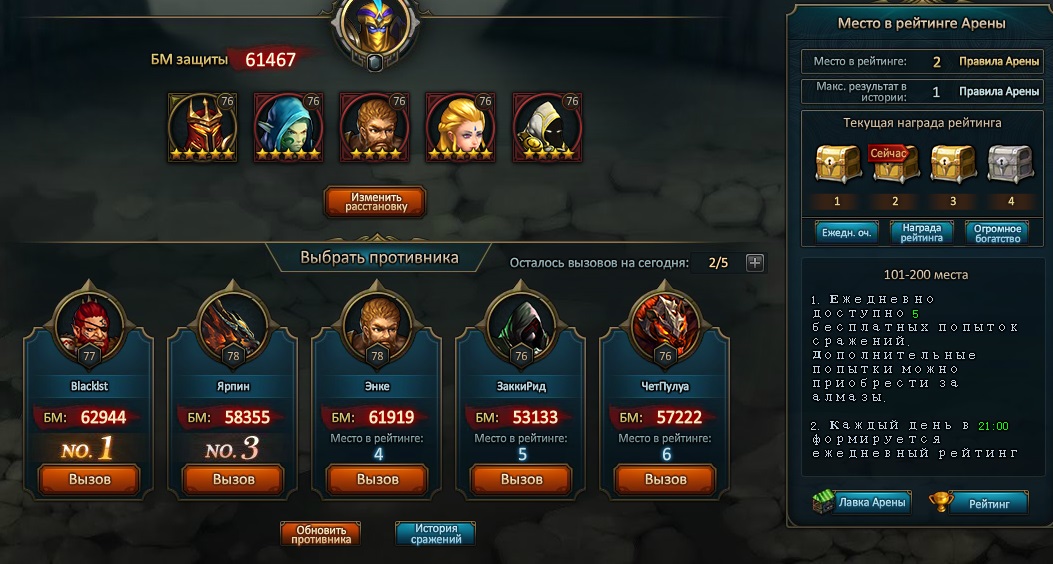The image size is (1053, 564).
Task: Refresh opponents with "Обновить противника"
Action: pyautogui.click(x=320, y=534)
